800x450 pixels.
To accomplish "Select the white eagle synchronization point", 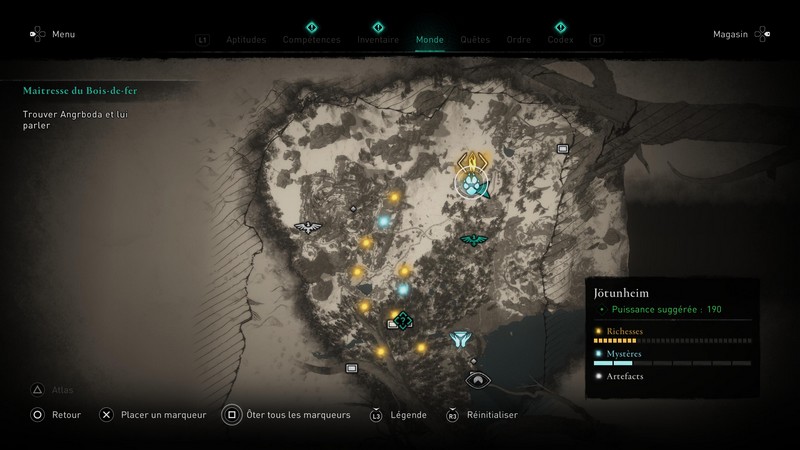I will [306, 227].
